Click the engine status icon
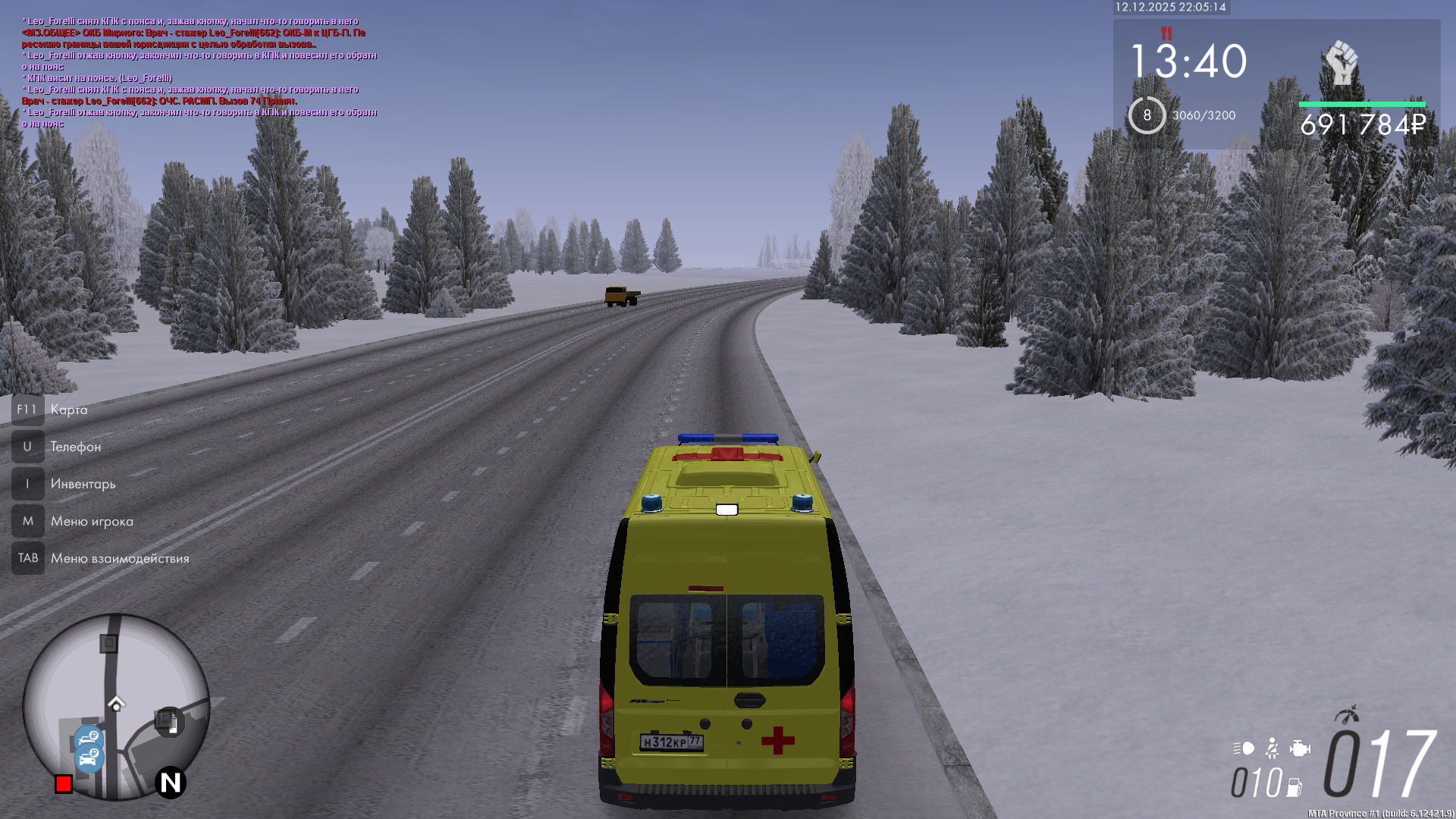Image resolution: width=1456 pixels, height=819 pixels. click(x=1300, y=748)
